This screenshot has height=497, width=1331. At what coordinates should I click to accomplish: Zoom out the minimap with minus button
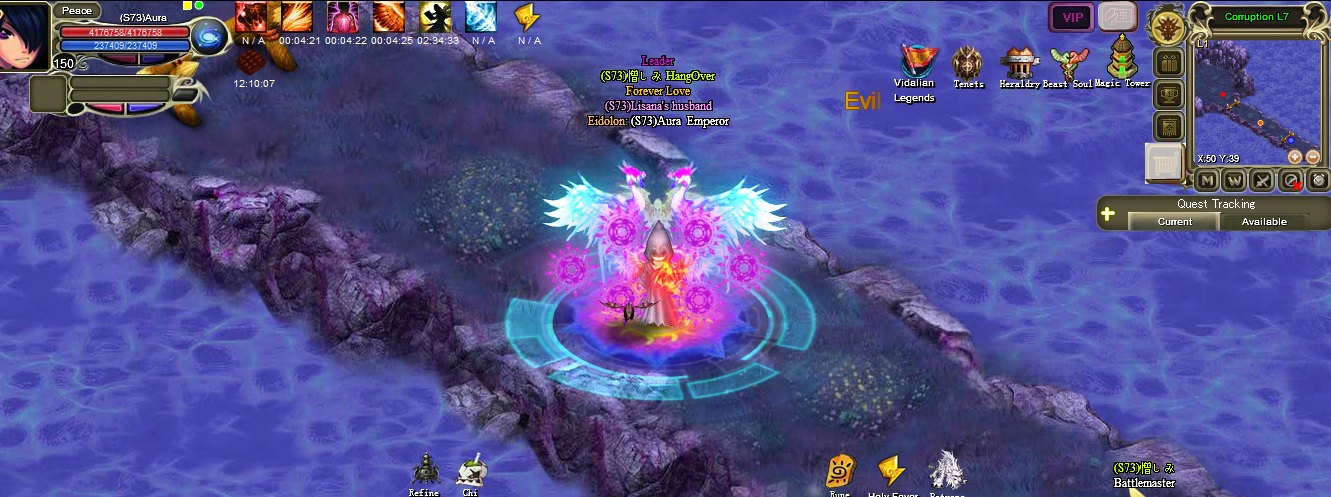[1312, 157]
